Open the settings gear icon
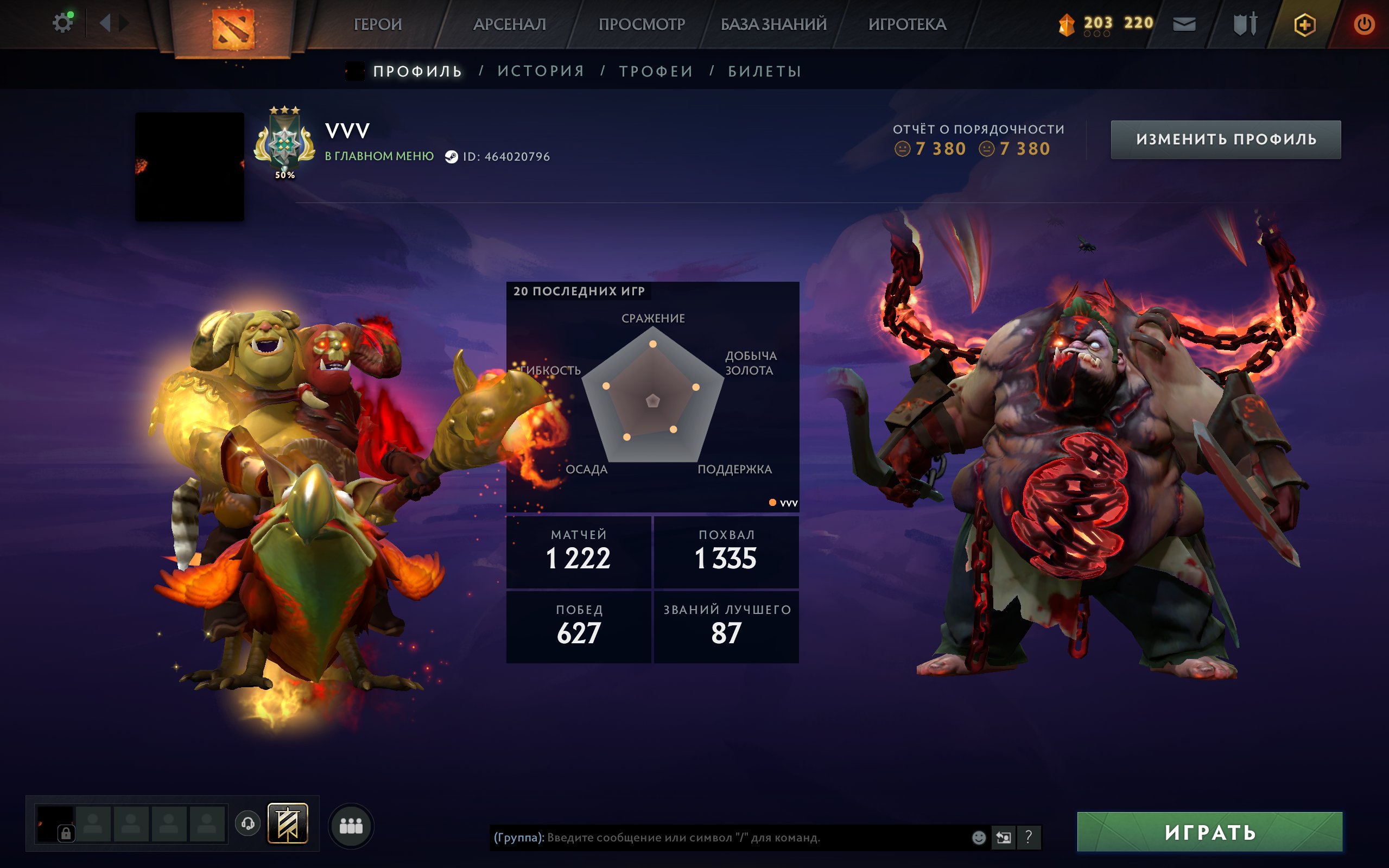Image resolution: width=1389 pixels, height=868 pixels. [63, 22]
